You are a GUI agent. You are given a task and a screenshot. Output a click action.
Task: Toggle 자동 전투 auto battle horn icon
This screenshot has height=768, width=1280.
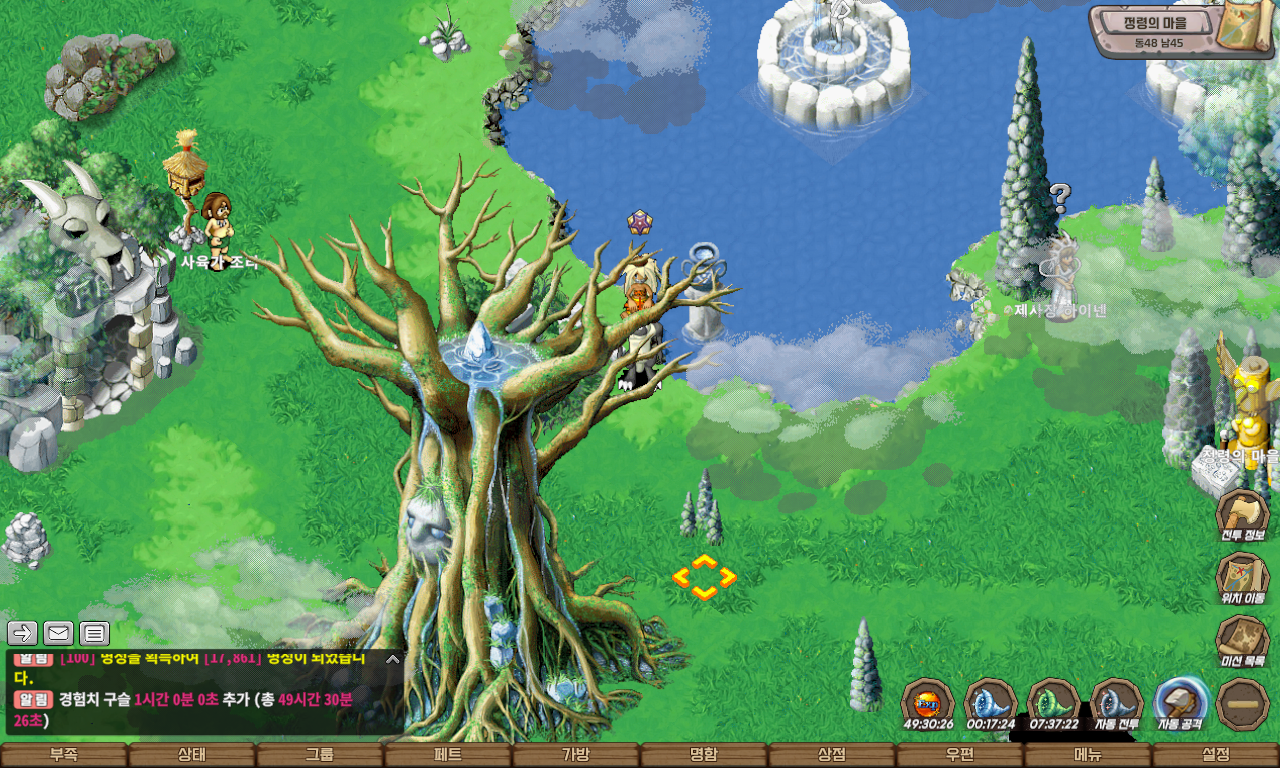pyautogui.click(x=1116, y=702)
